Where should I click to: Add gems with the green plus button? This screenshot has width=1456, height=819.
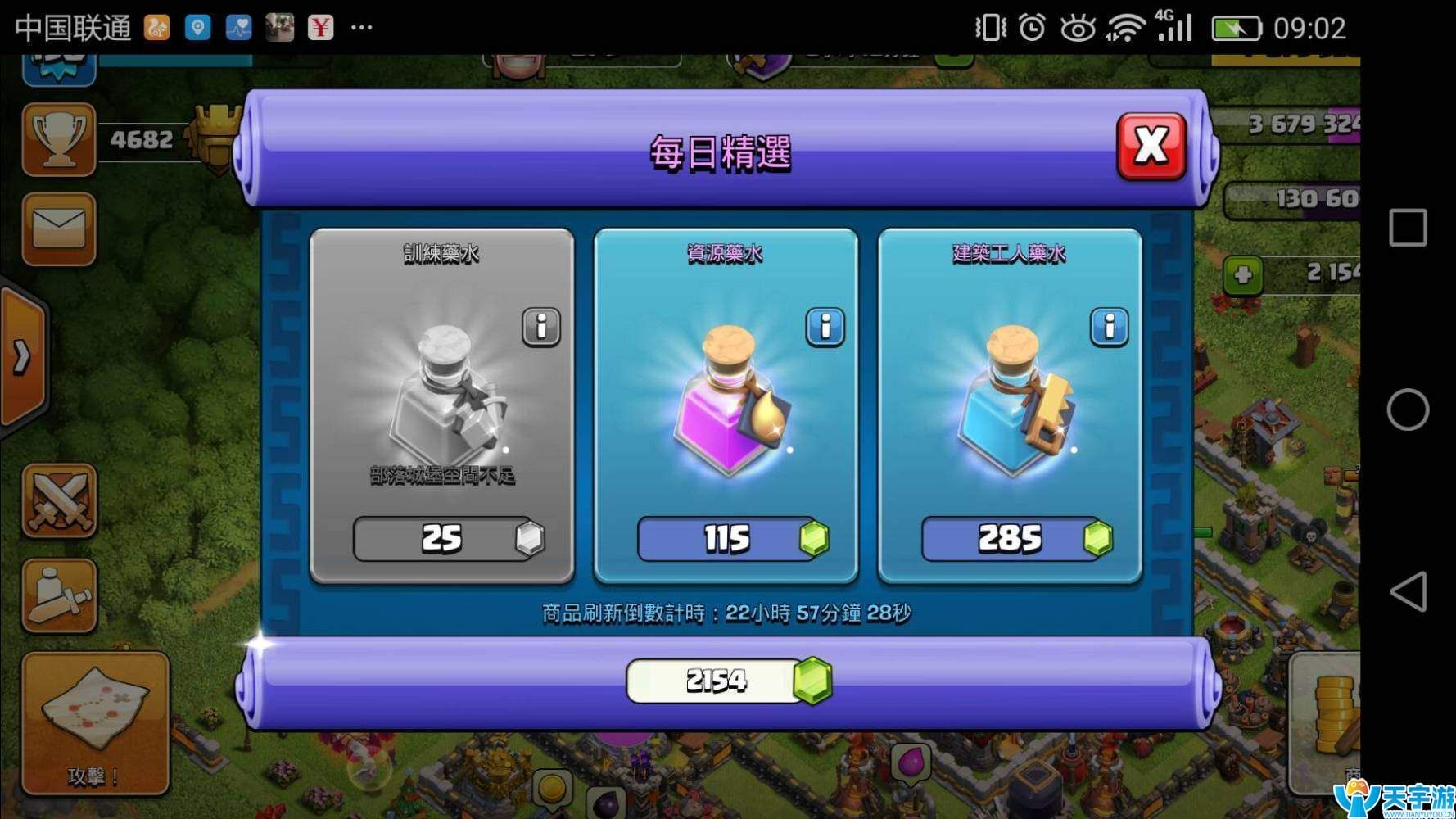tap(1242, 274)
